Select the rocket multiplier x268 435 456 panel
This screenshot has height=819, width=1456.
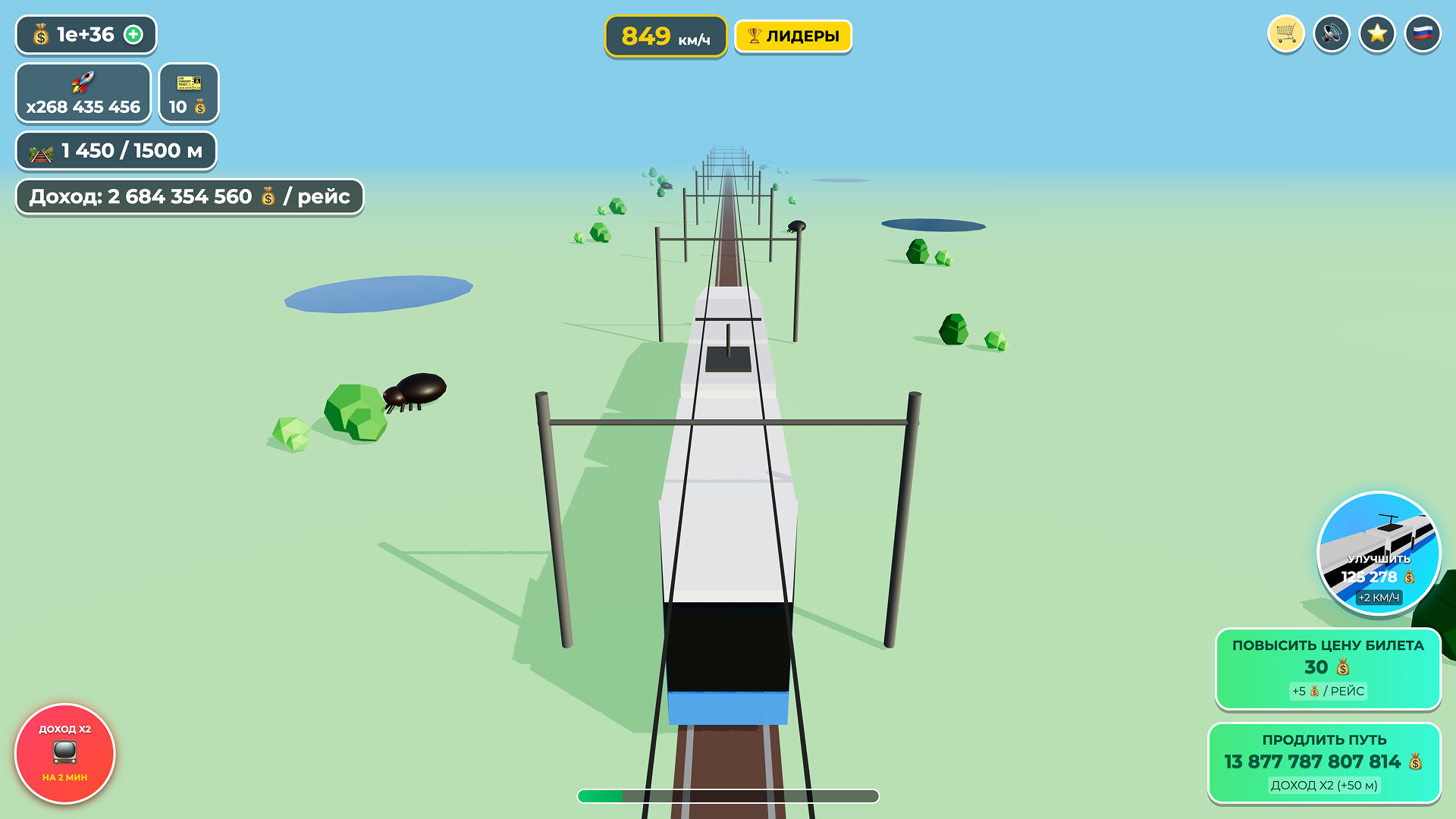click(83, 93)
